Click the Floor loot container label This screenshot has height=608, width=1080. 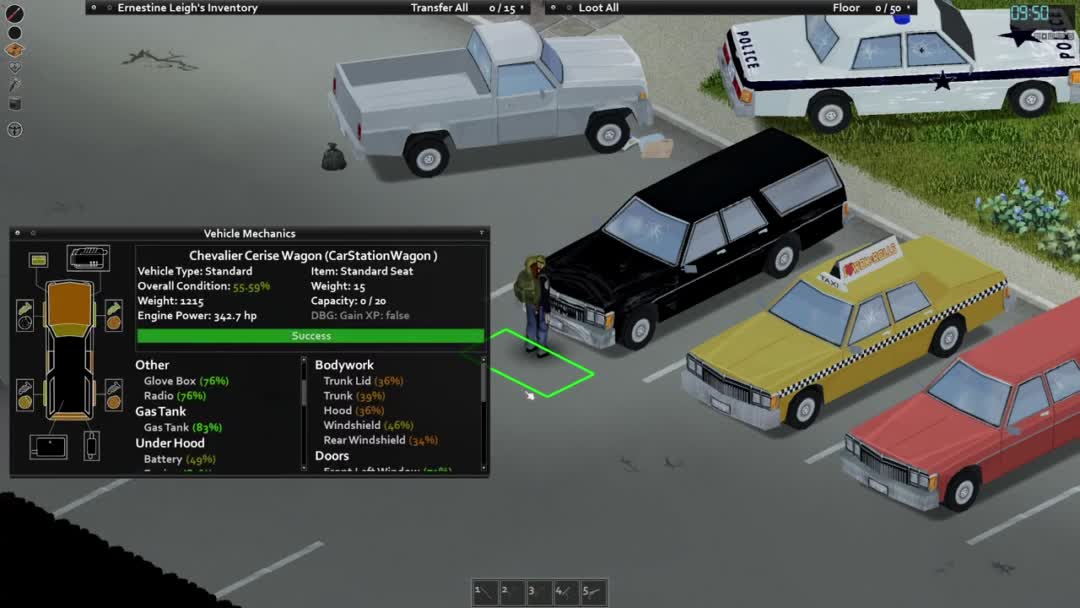click(846, 8)
